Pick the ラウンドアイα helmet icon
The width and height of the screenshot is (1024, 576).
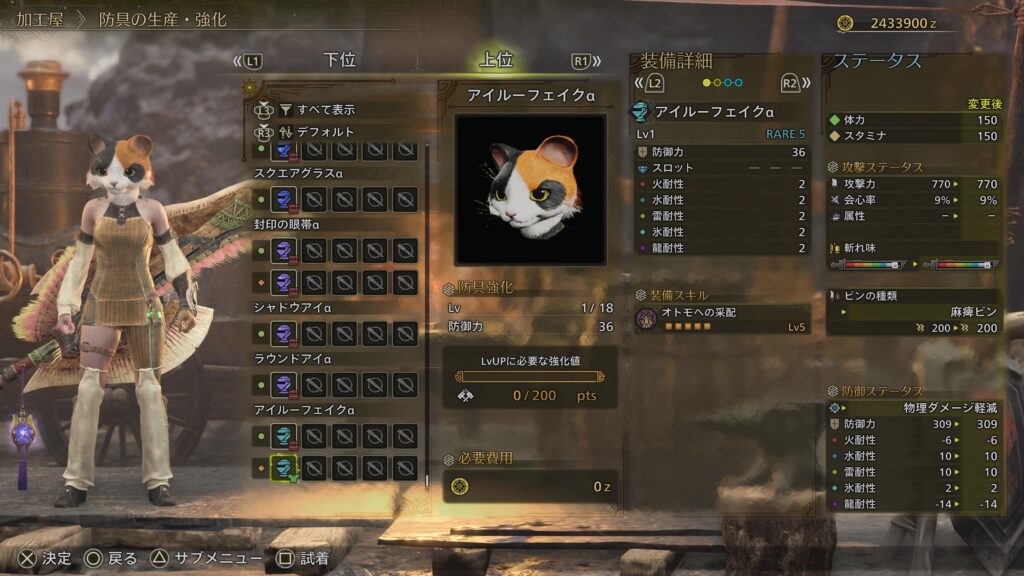coord(284,385)
